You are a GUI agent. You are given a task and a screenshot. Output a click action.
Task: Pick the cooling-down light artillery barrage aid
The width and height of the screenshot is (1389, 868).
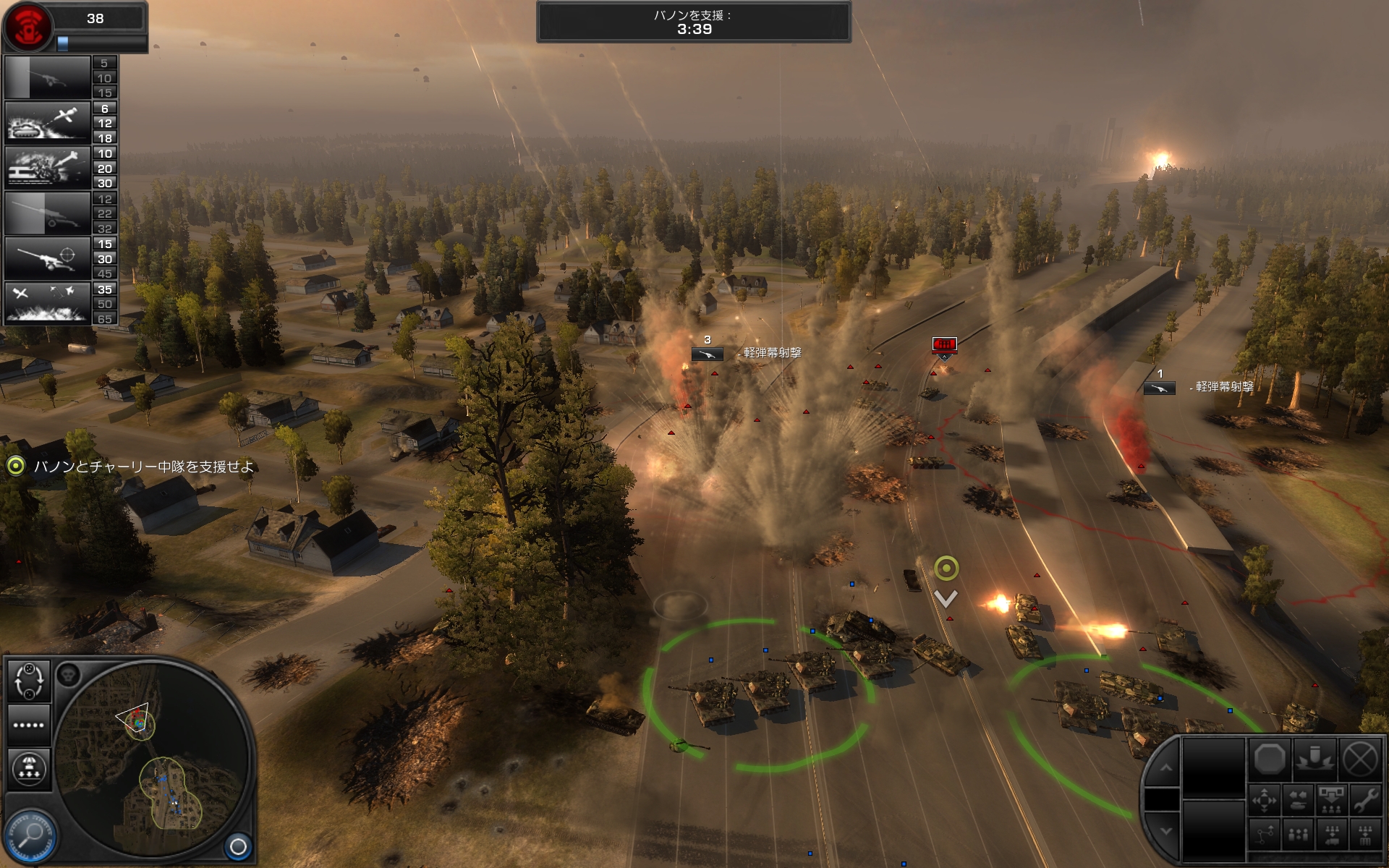48,77
